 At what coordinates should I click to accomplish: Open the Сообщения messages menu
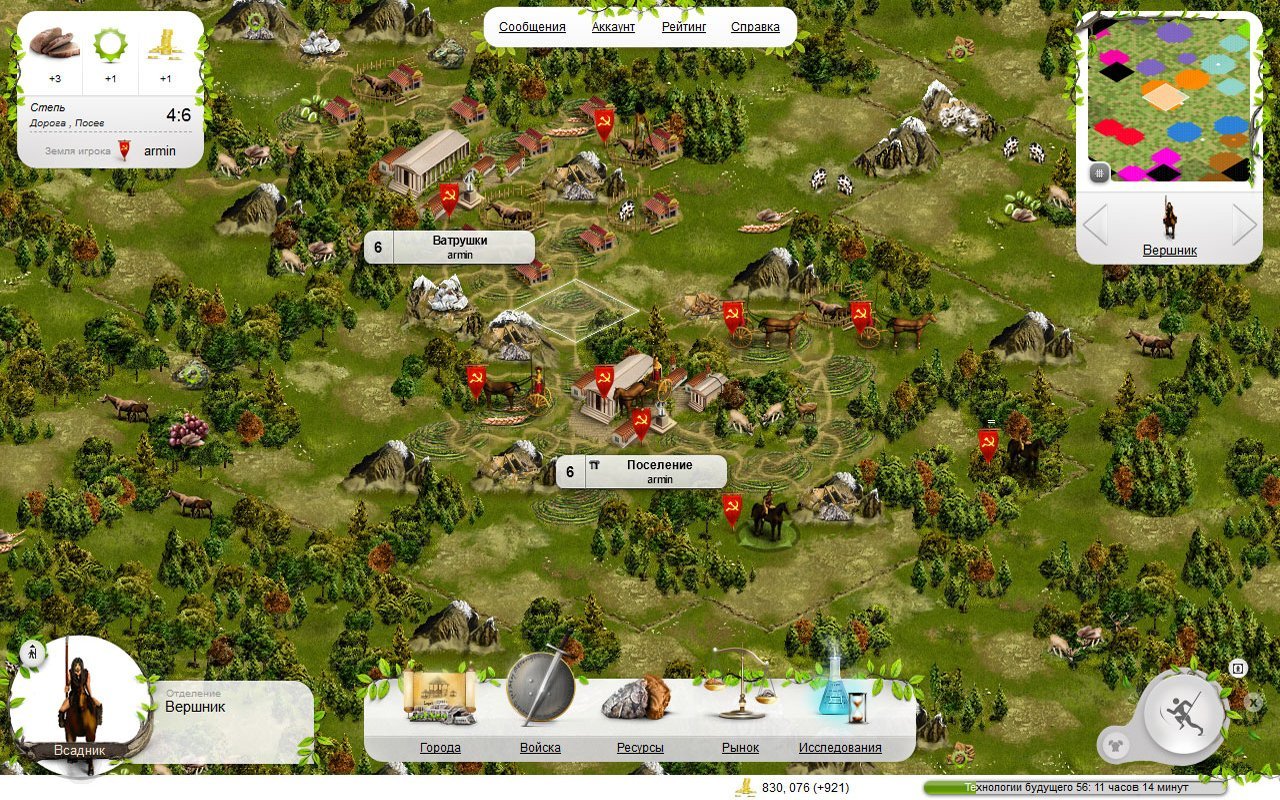click(x=532, y=27)
